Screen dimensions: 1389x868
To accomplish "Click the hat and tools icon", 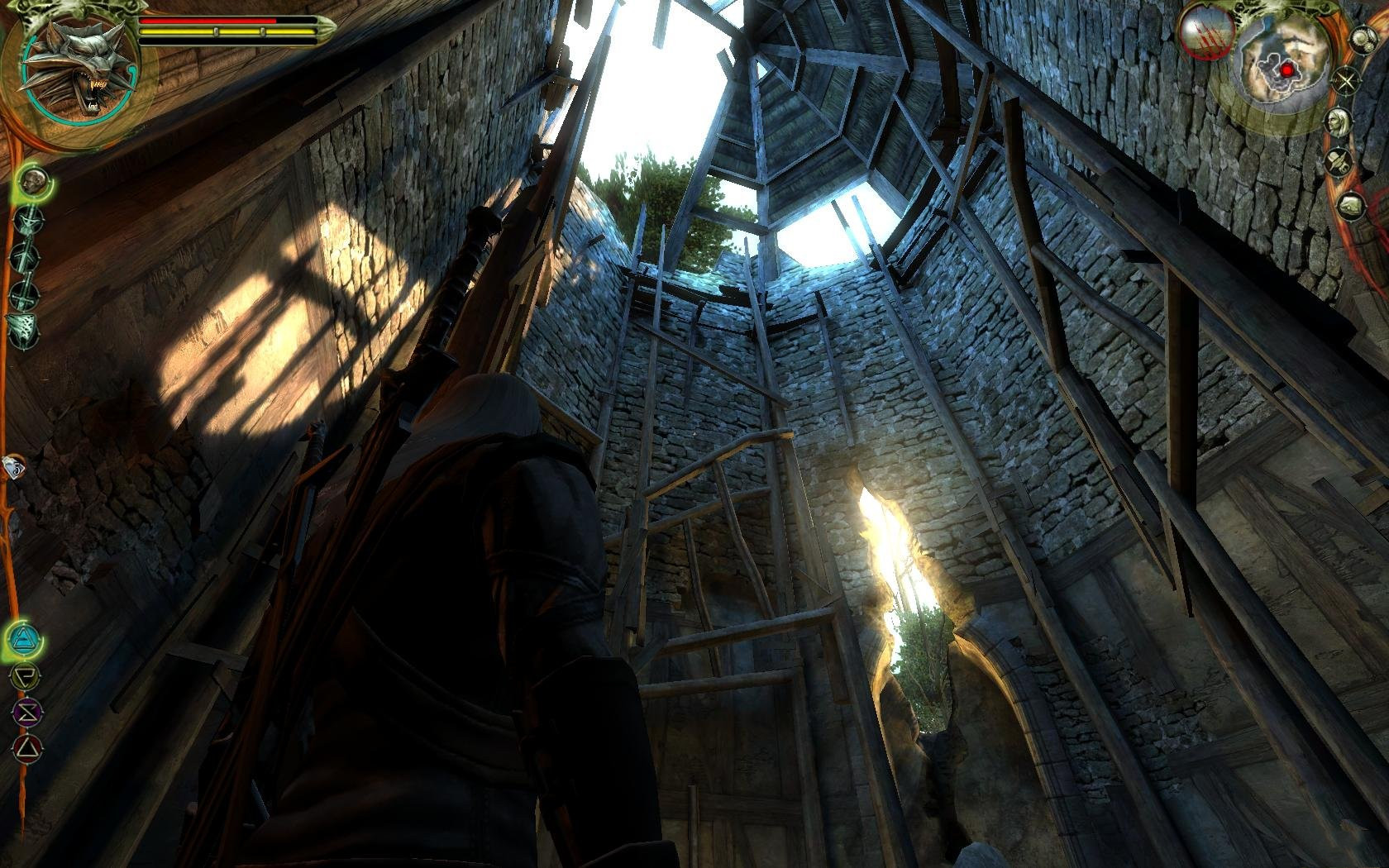I will [x=1336, y=163].
